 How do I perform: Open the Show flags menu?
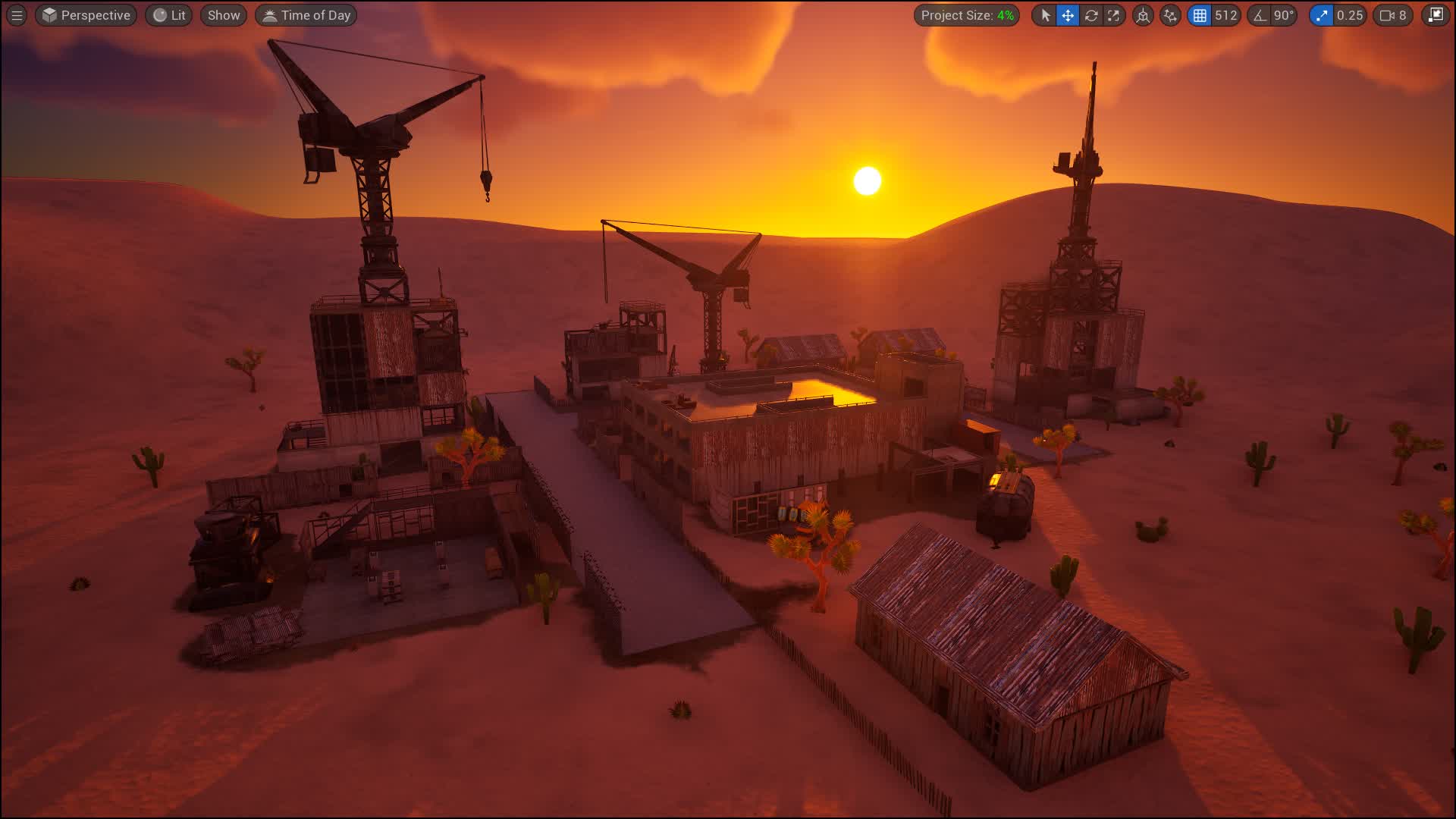(x=223, y=14)
